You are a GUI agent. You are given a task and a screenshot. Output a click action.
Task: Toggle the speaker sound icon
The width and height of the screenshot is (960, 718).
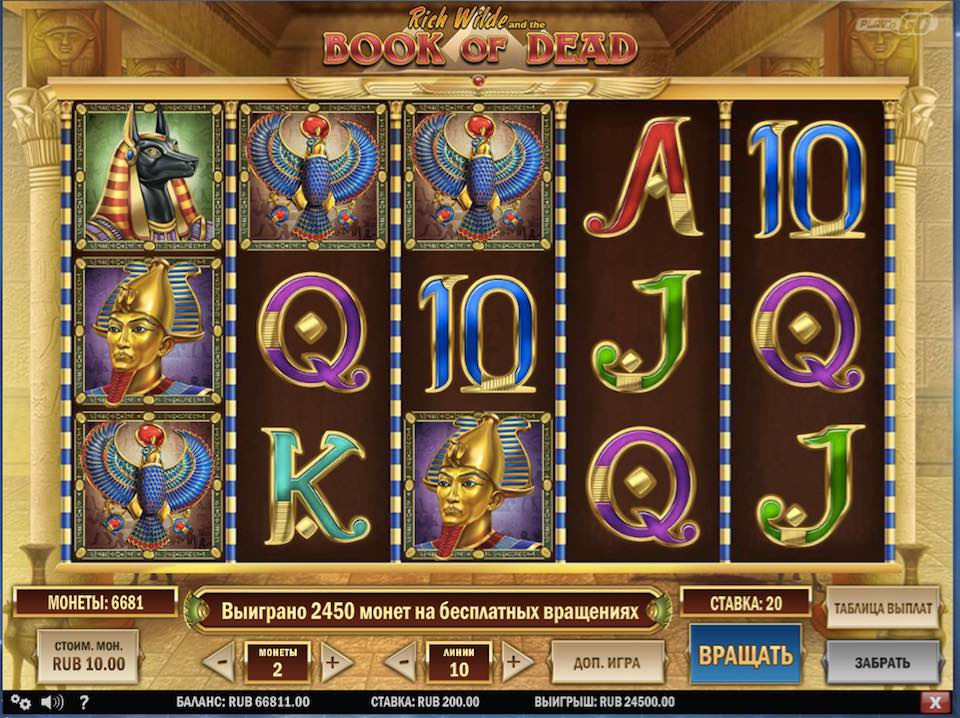click(x=52, y=702)
